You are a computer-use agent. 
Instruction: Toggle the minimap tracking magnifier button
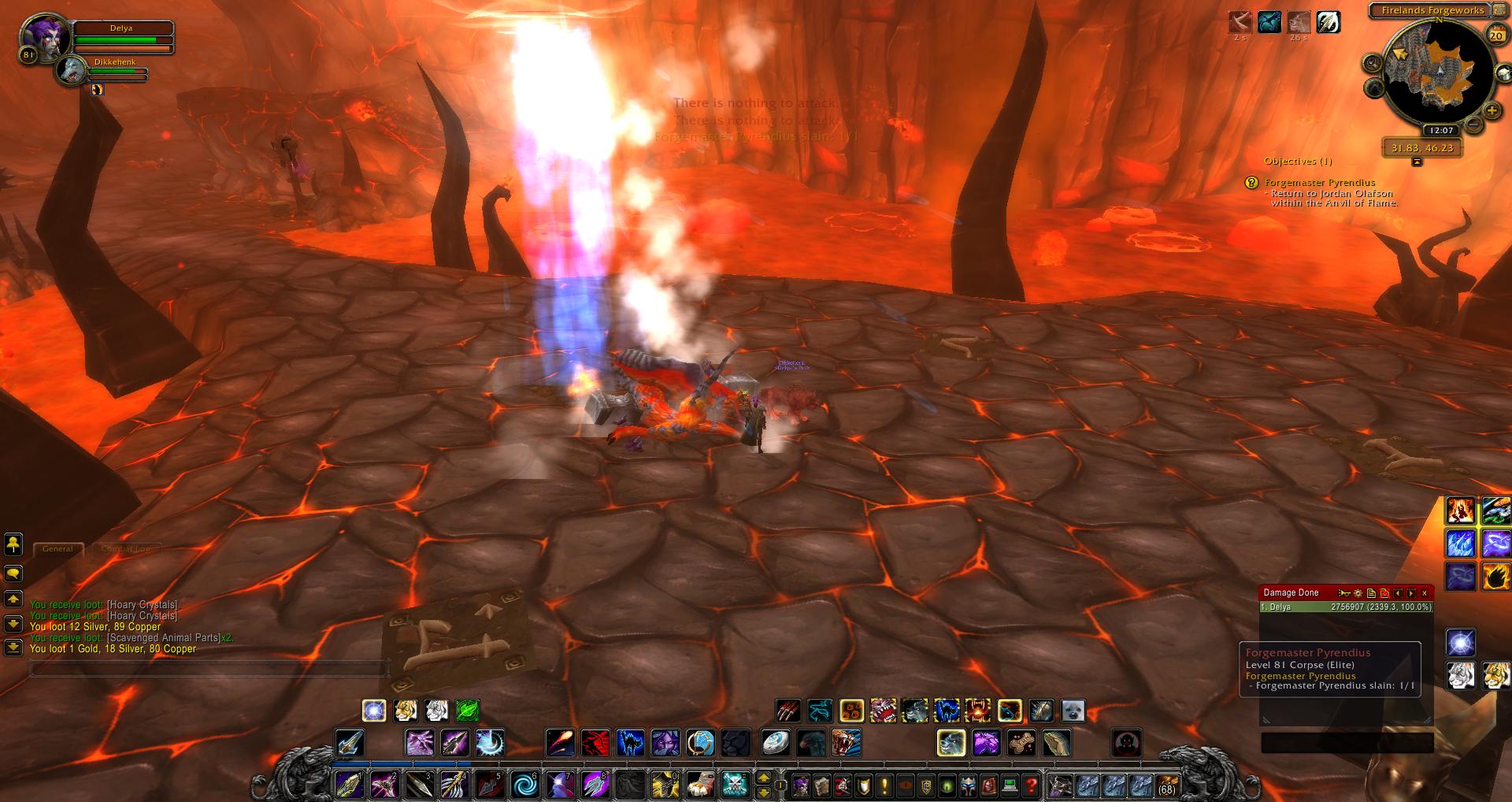coord(1373,63)
